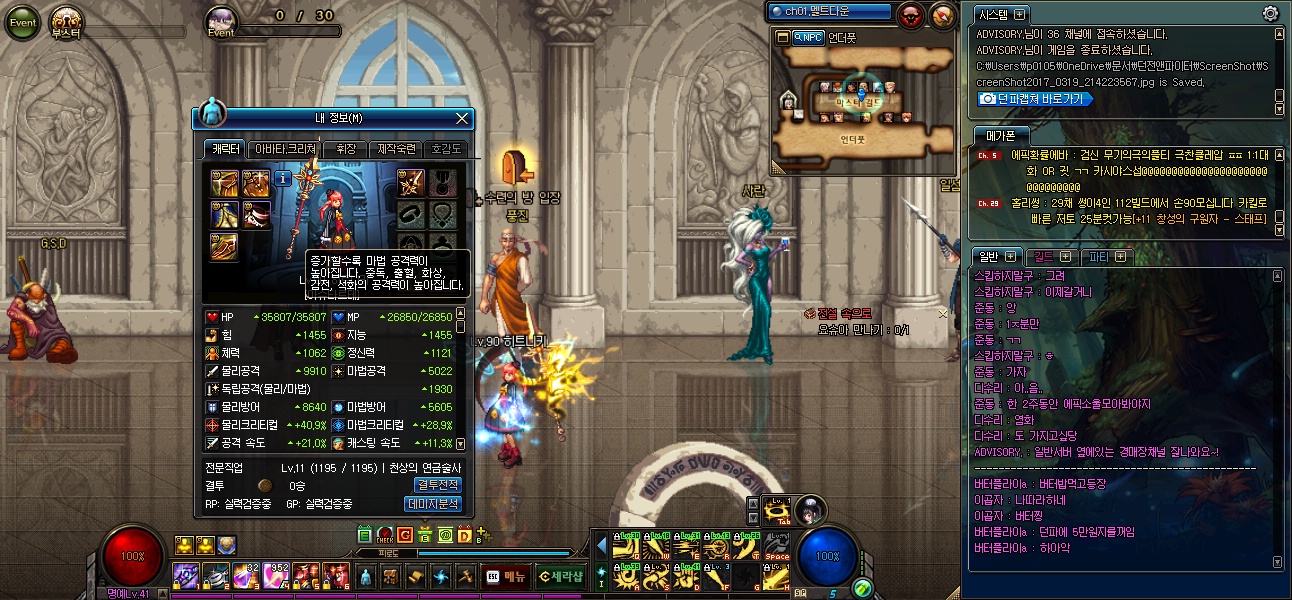Toggle the NPC search on minimap
1292x600 pixels.
[808, 37]
